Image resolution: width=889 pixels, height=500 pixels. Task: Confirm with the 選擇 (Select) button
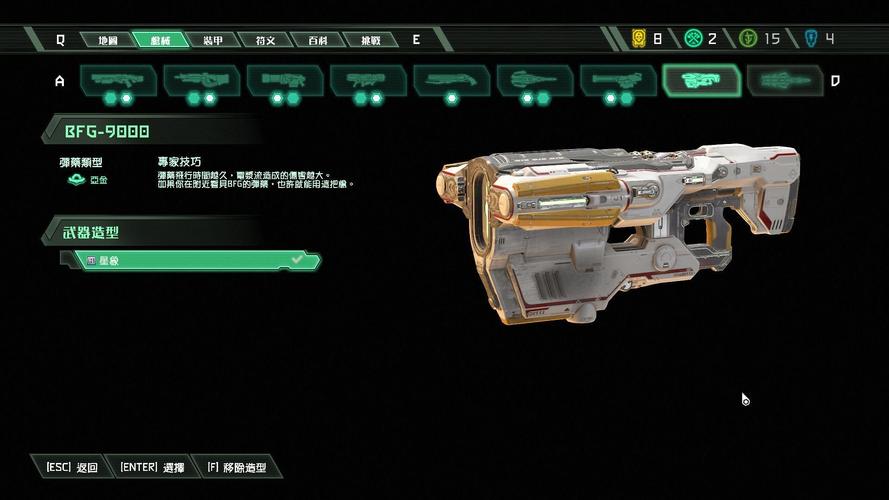152,467
